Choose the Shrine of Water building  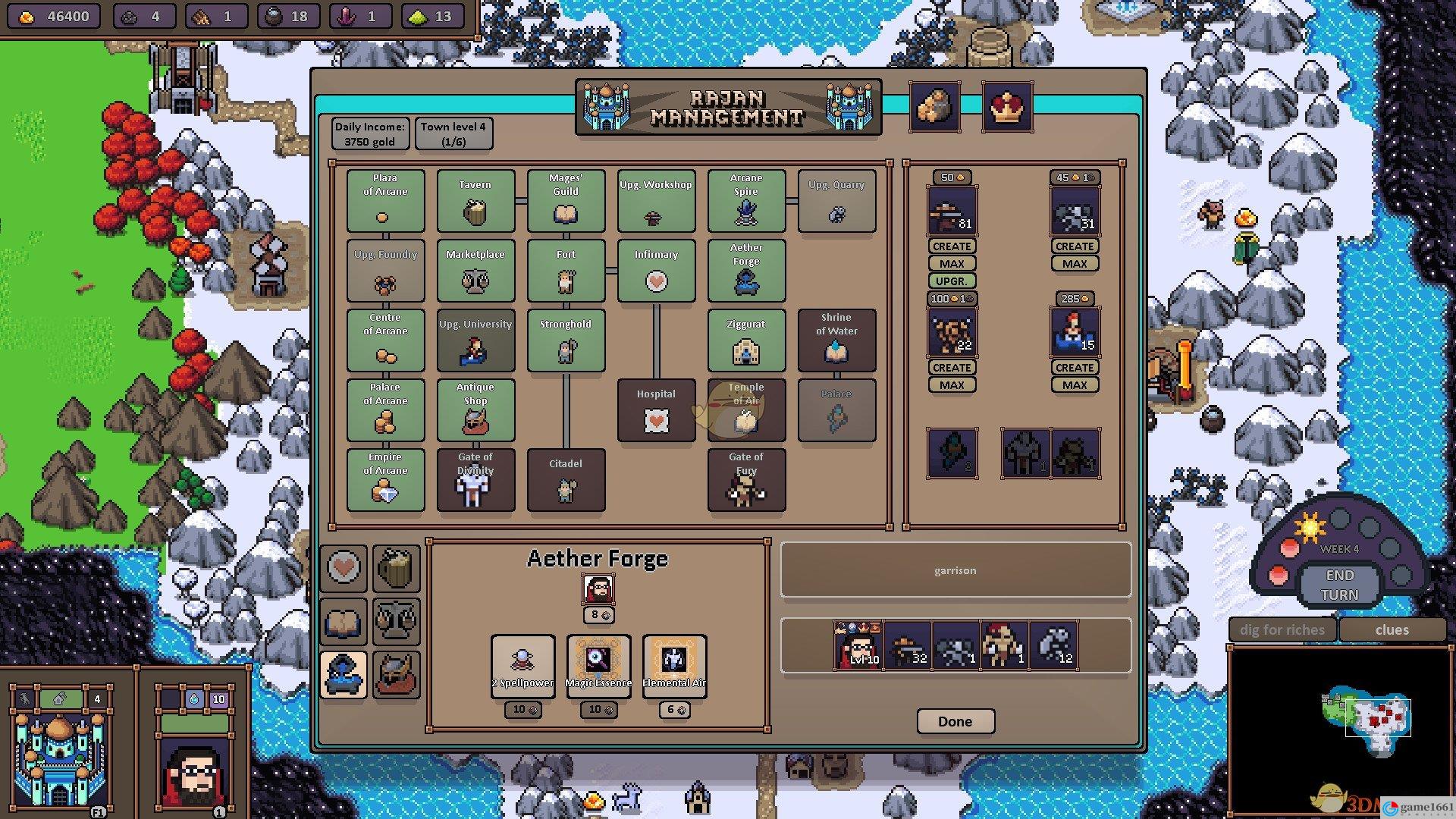click(836, 340)
